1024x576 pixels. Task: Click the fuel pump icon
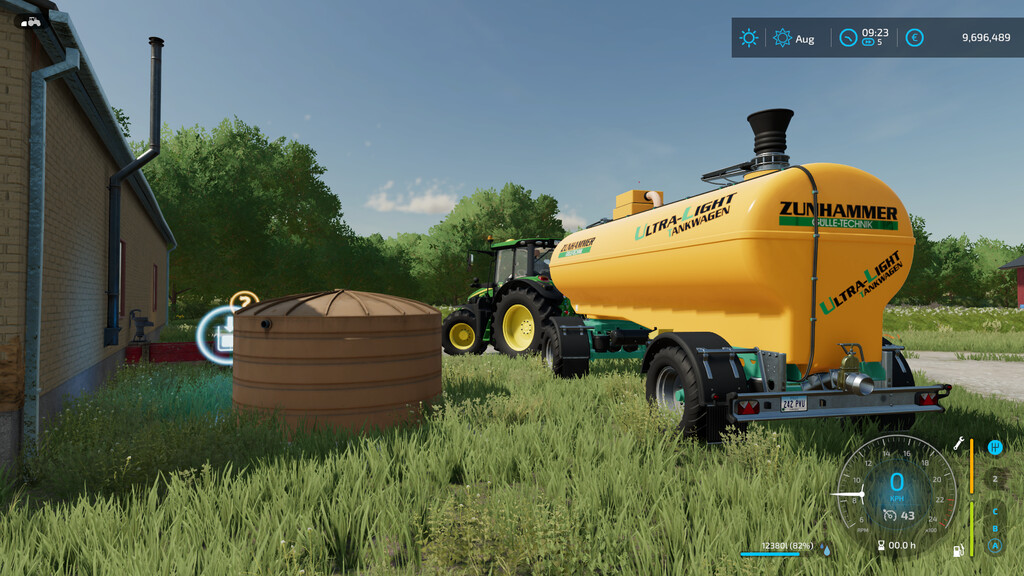959,550
